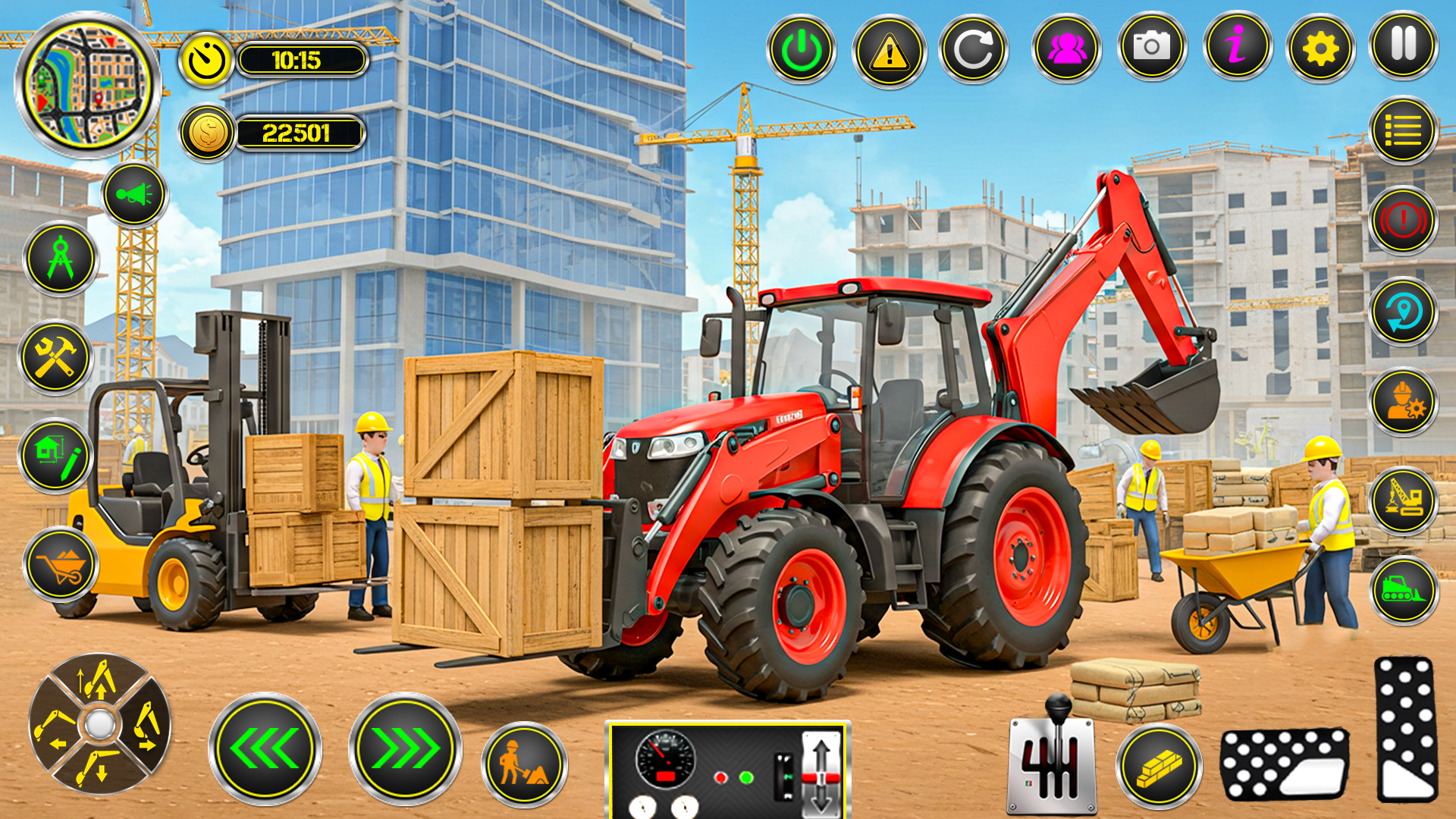Toggle the power button top right

pos(800,49)
